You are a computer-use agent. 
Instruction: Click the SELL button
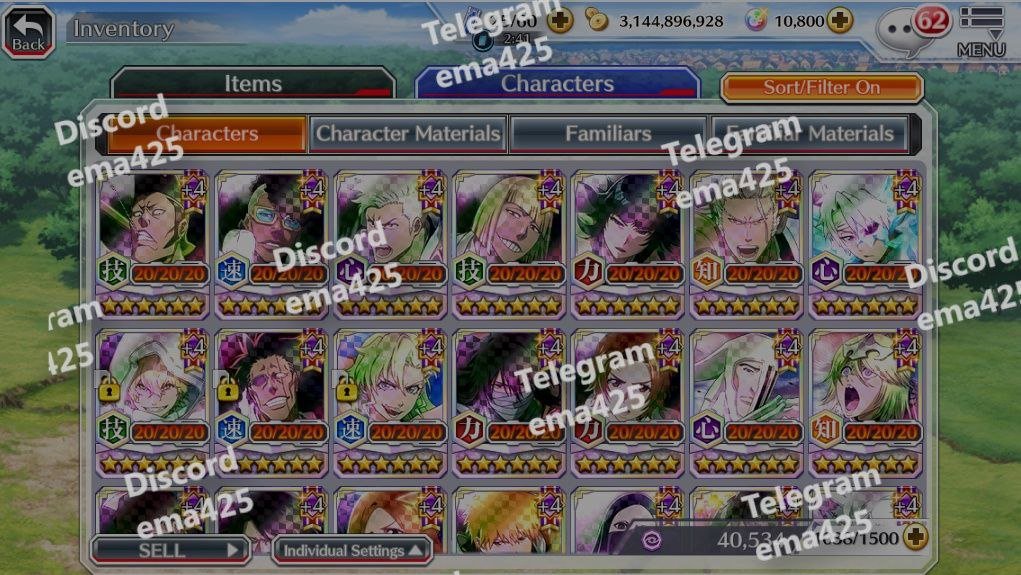tap(169, 550)
